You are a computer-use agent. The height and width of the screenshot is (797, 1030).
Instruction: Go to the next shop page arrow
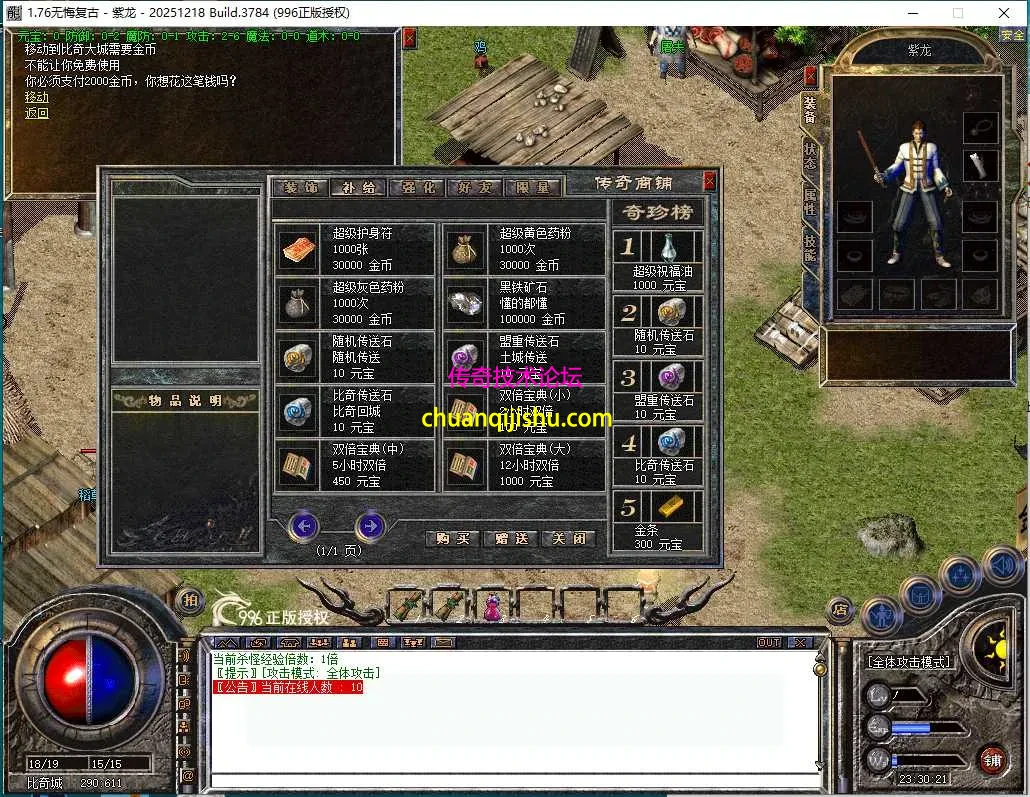click(x=370, y=525)
